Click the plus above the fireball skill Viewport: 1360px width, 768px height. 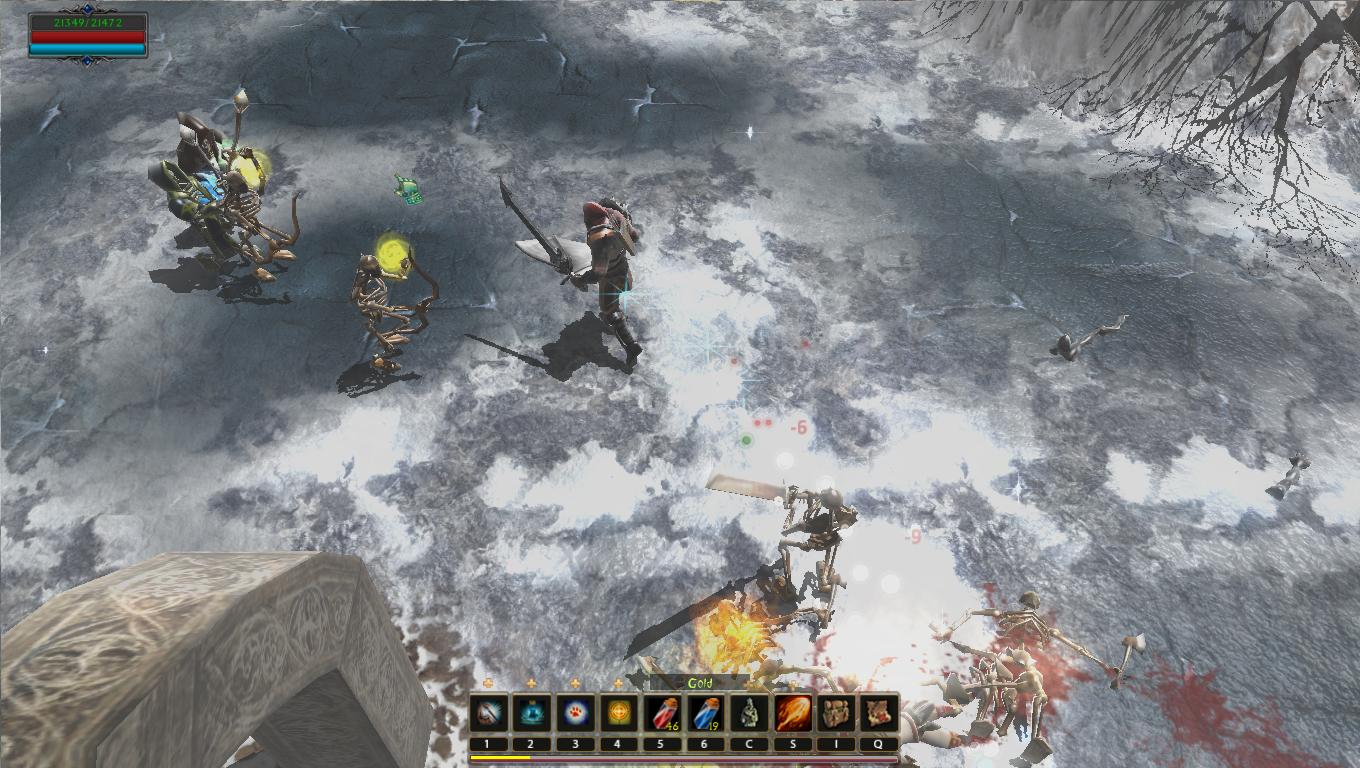791,683
